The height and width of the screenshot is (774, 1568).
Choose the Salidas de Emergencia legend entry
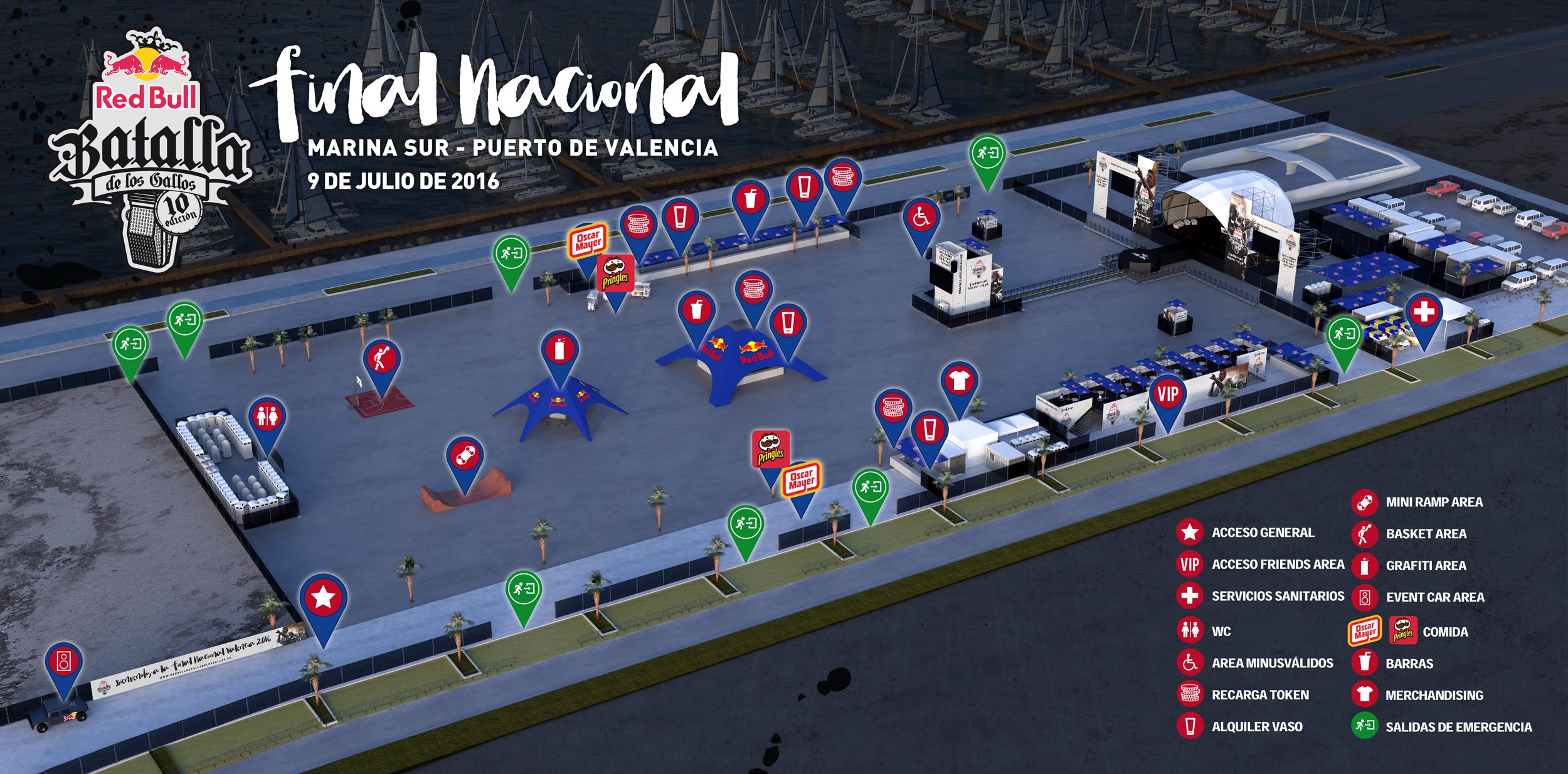click(1458, 728)
